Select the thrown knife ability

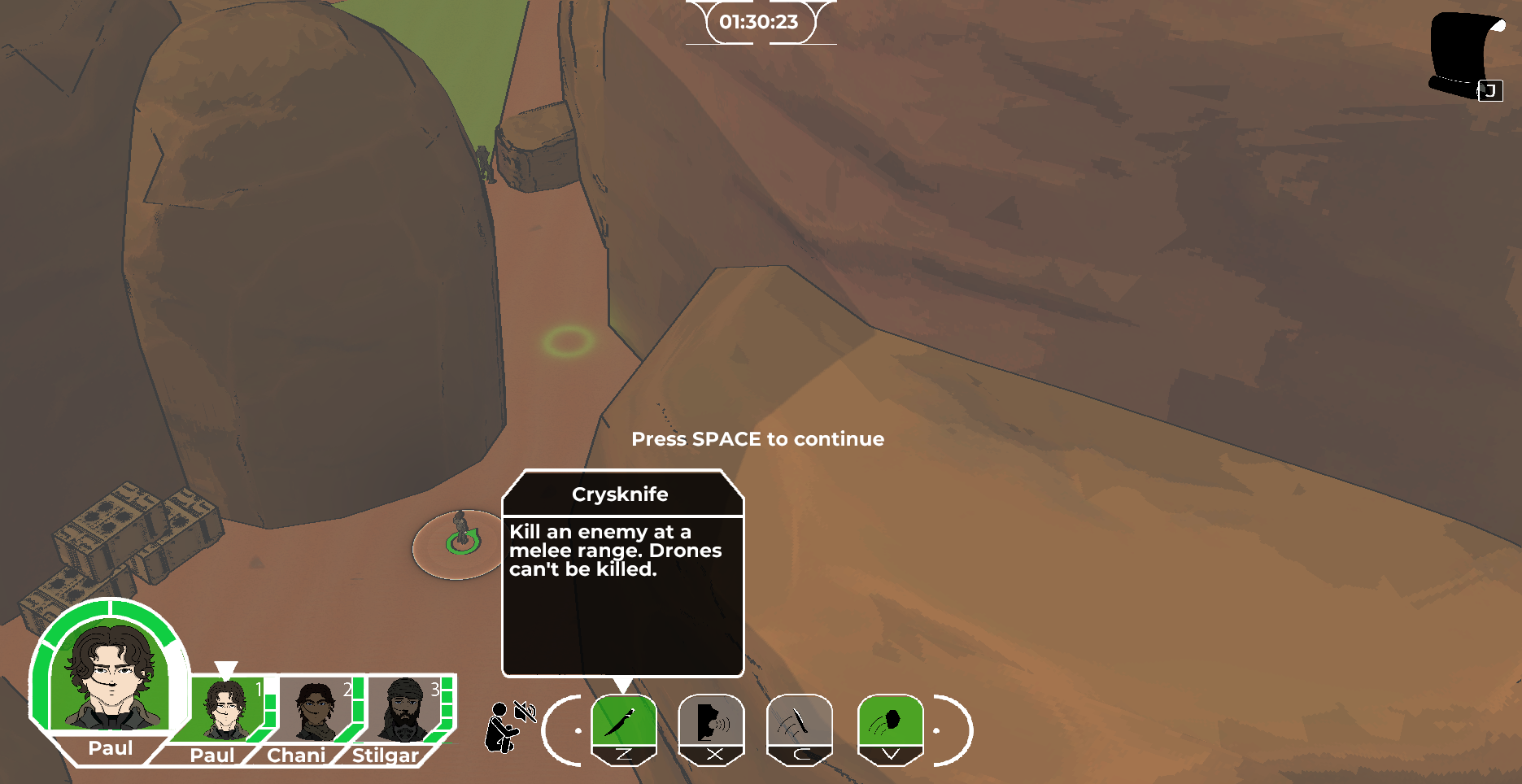[800, 722]
